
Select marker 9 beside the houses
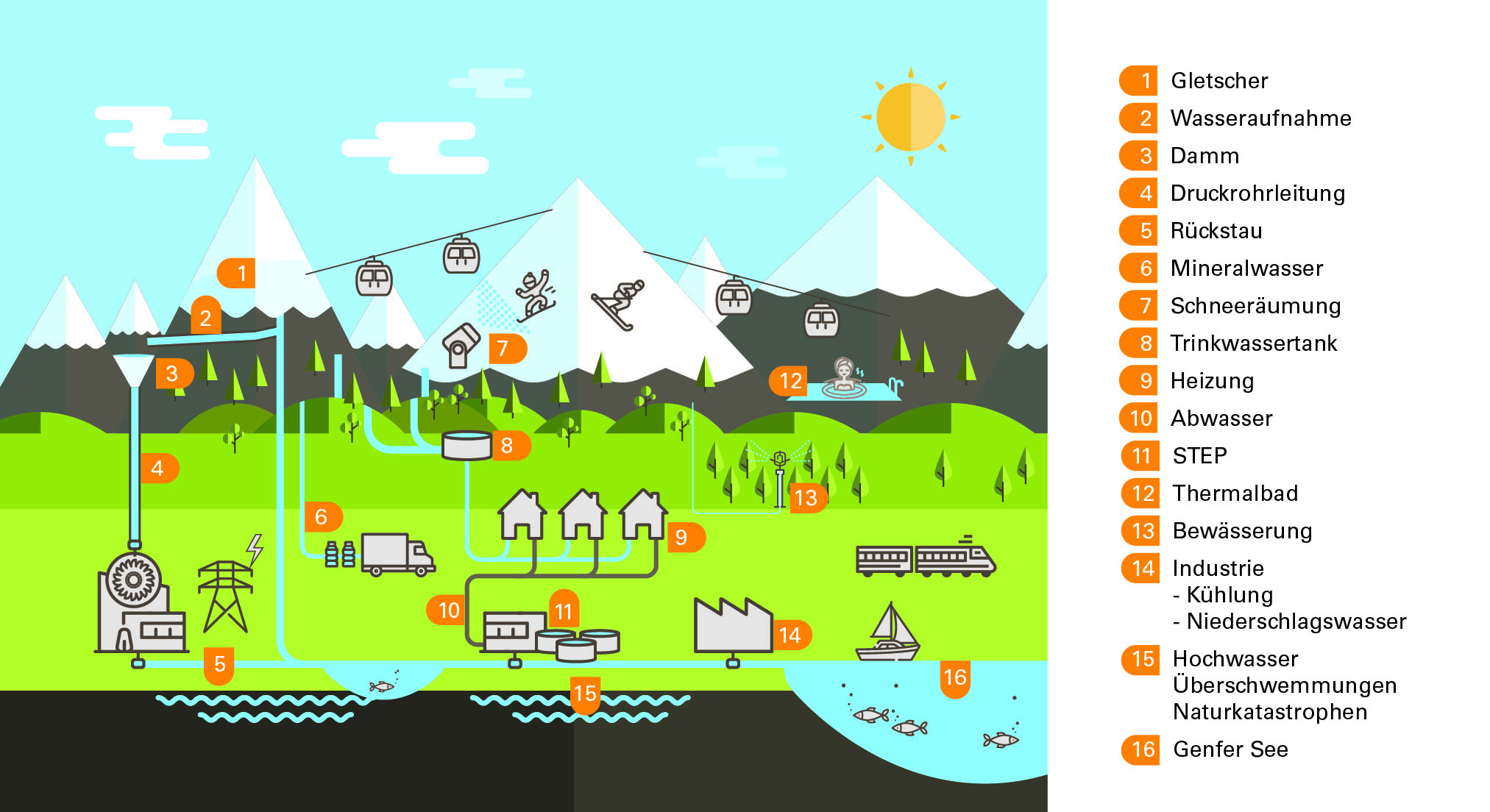click(682, 538)
